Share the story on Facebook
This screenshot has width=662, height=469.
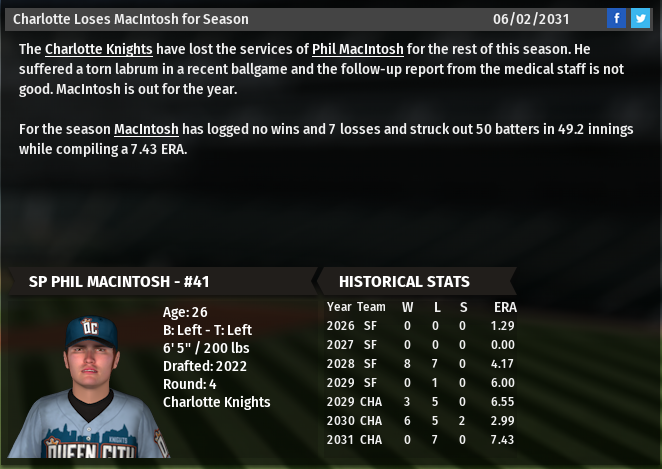click(617, 18)
